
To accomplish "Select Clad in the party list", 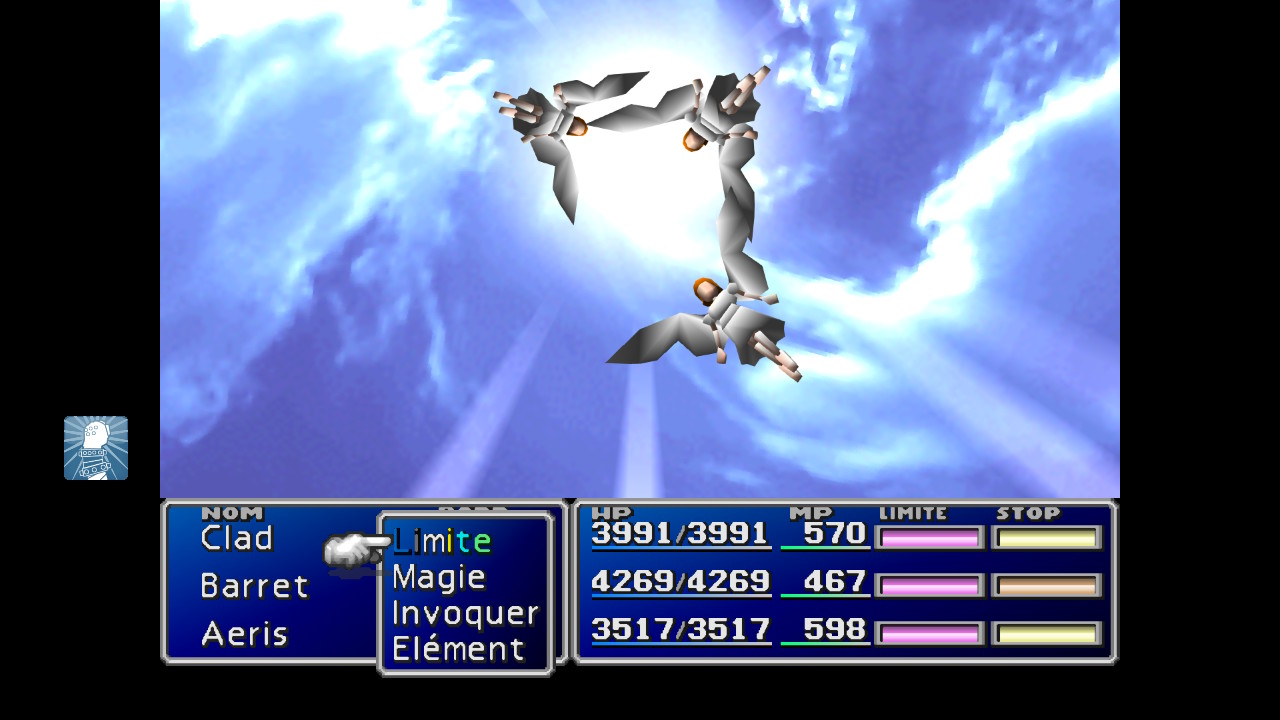I will coord(237,538).
